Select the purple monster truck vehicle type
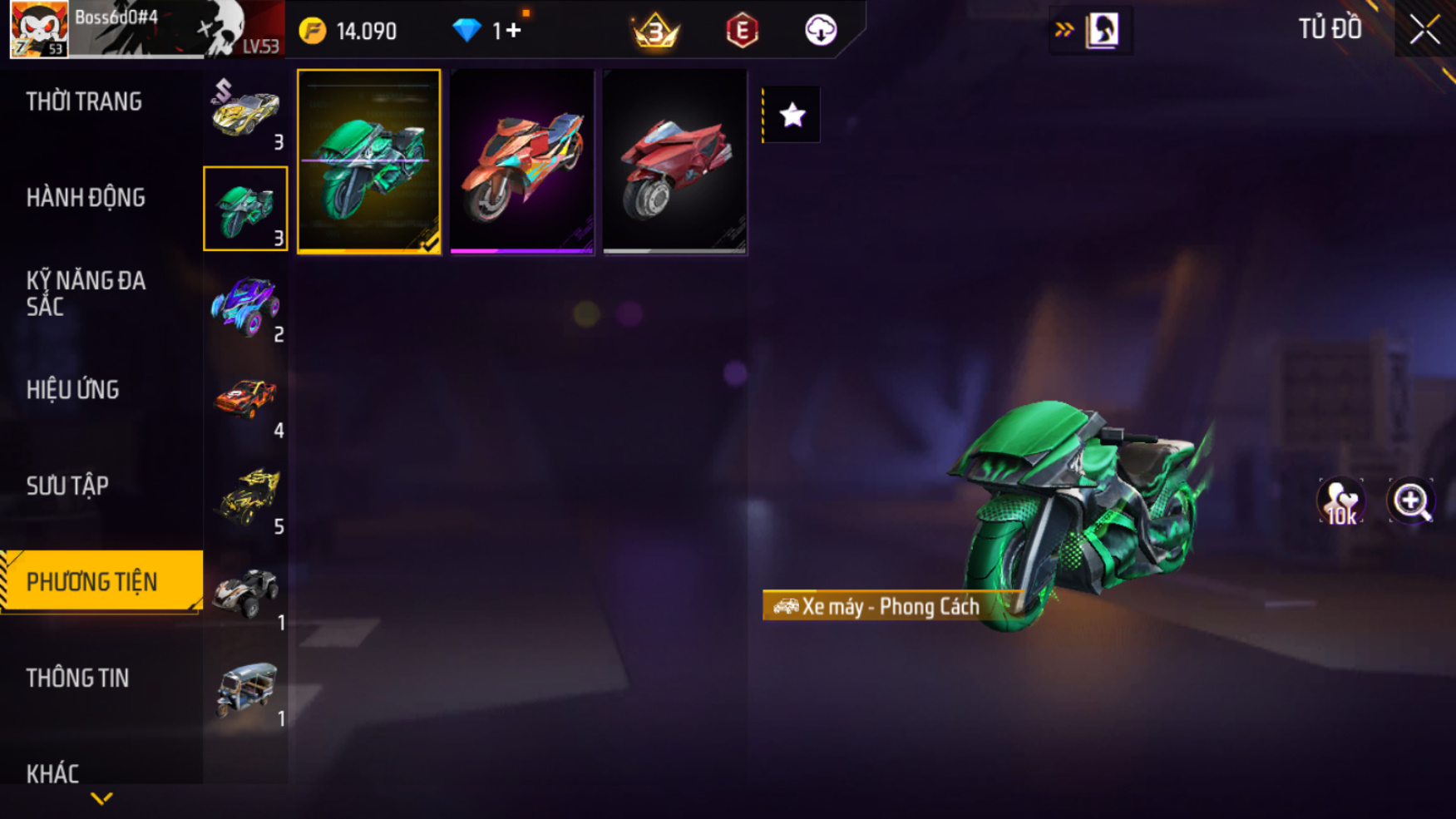The image size is (1456, 819). tap(245, 305)
